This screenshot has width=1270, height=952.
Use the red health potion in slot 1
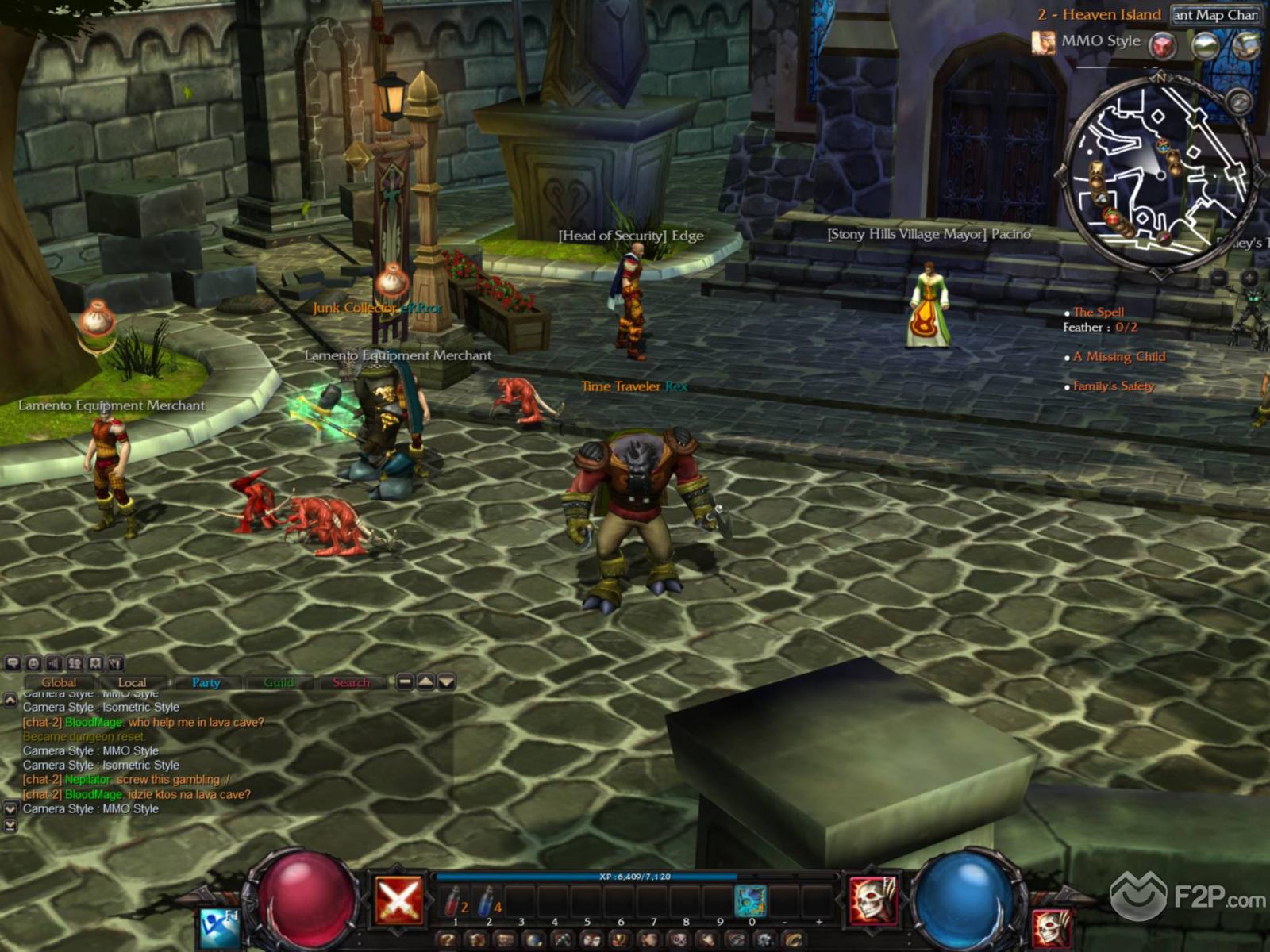455,902
